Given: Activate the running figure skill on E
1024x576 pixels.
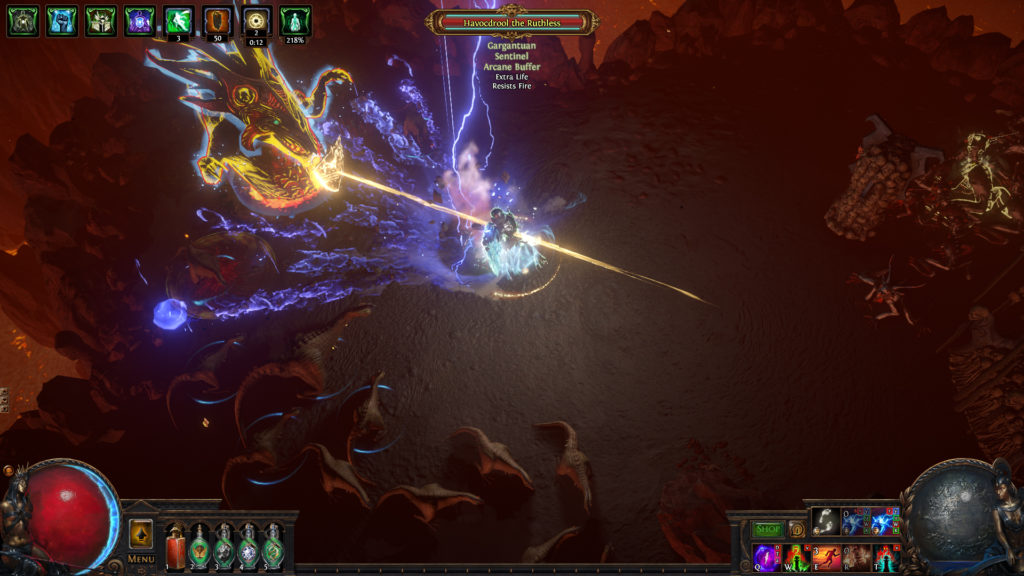Looking at the screenshot, I should pos(826,557).
